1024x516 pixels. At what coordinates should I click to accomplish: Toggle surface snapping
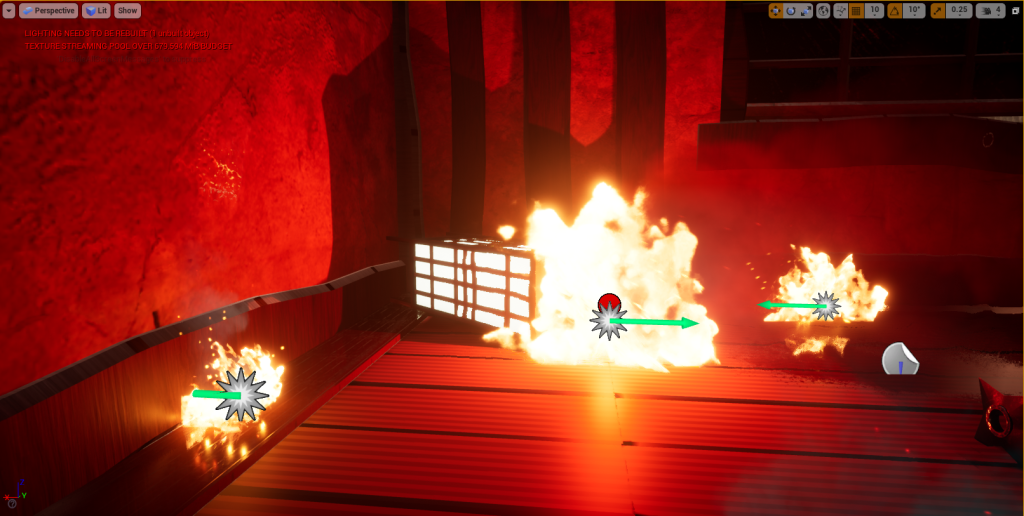(x=840, y=10)
